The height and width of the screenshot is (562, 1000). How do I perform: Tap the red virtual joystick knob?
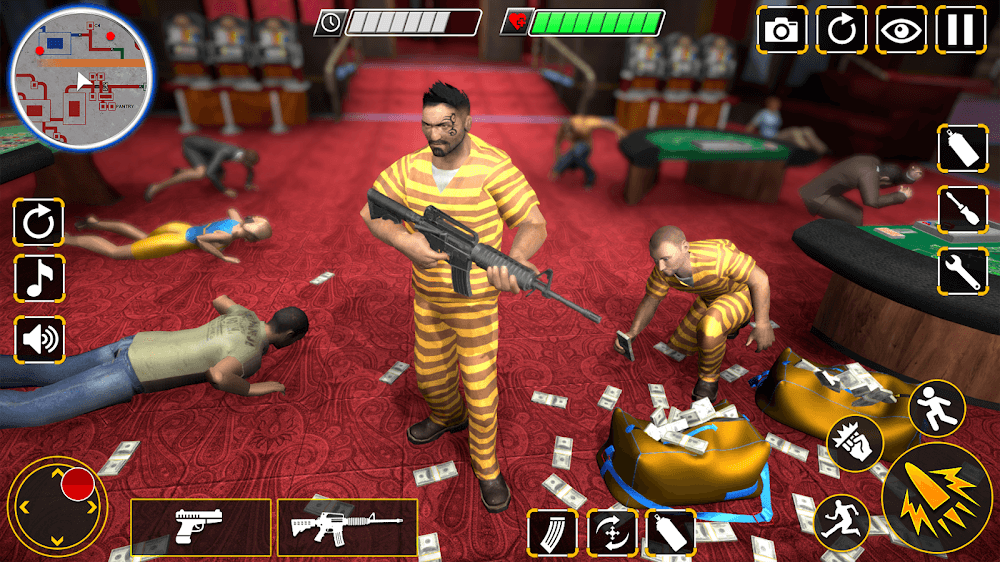click(x=77, y=485)
